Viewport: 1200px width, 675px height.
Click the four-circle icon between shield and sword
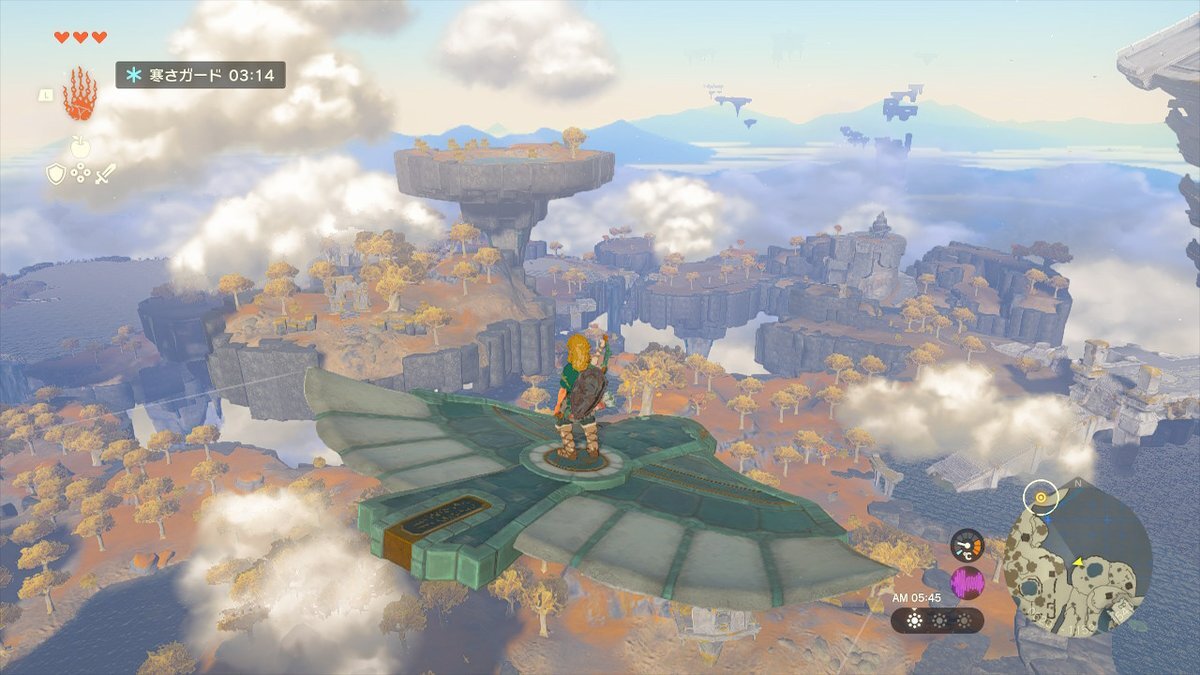(x=80, y=173)
